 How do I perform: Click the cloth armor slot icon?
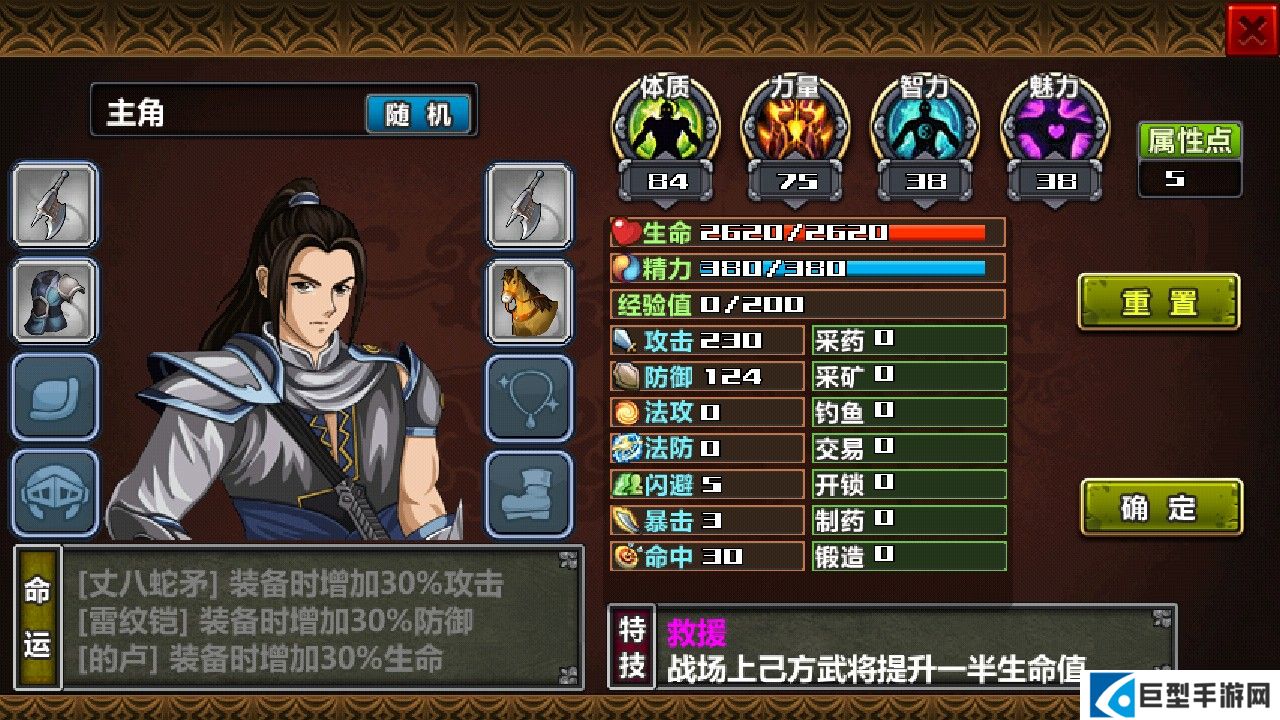pos(55,394)
